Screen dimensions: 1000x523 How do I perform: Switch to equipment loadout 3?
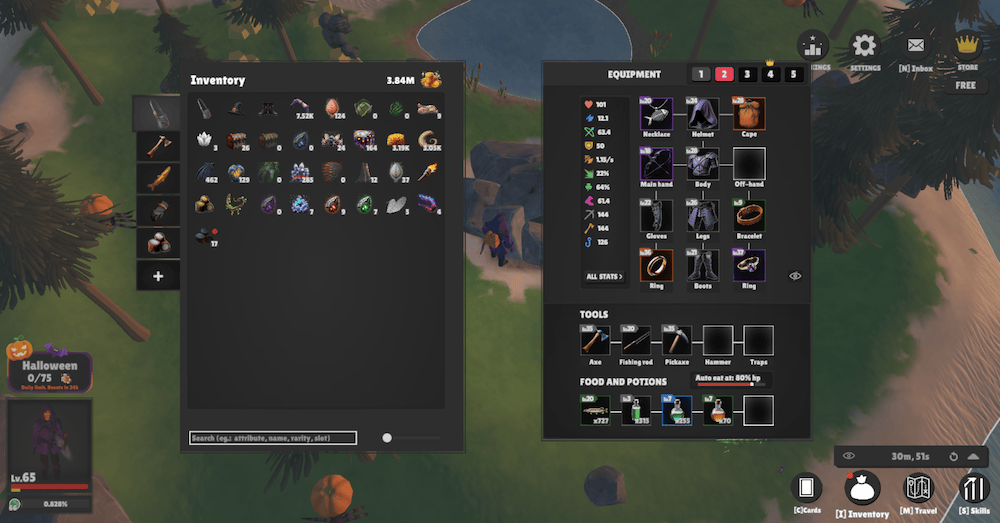pyautogui.click(x=747, y=74)
